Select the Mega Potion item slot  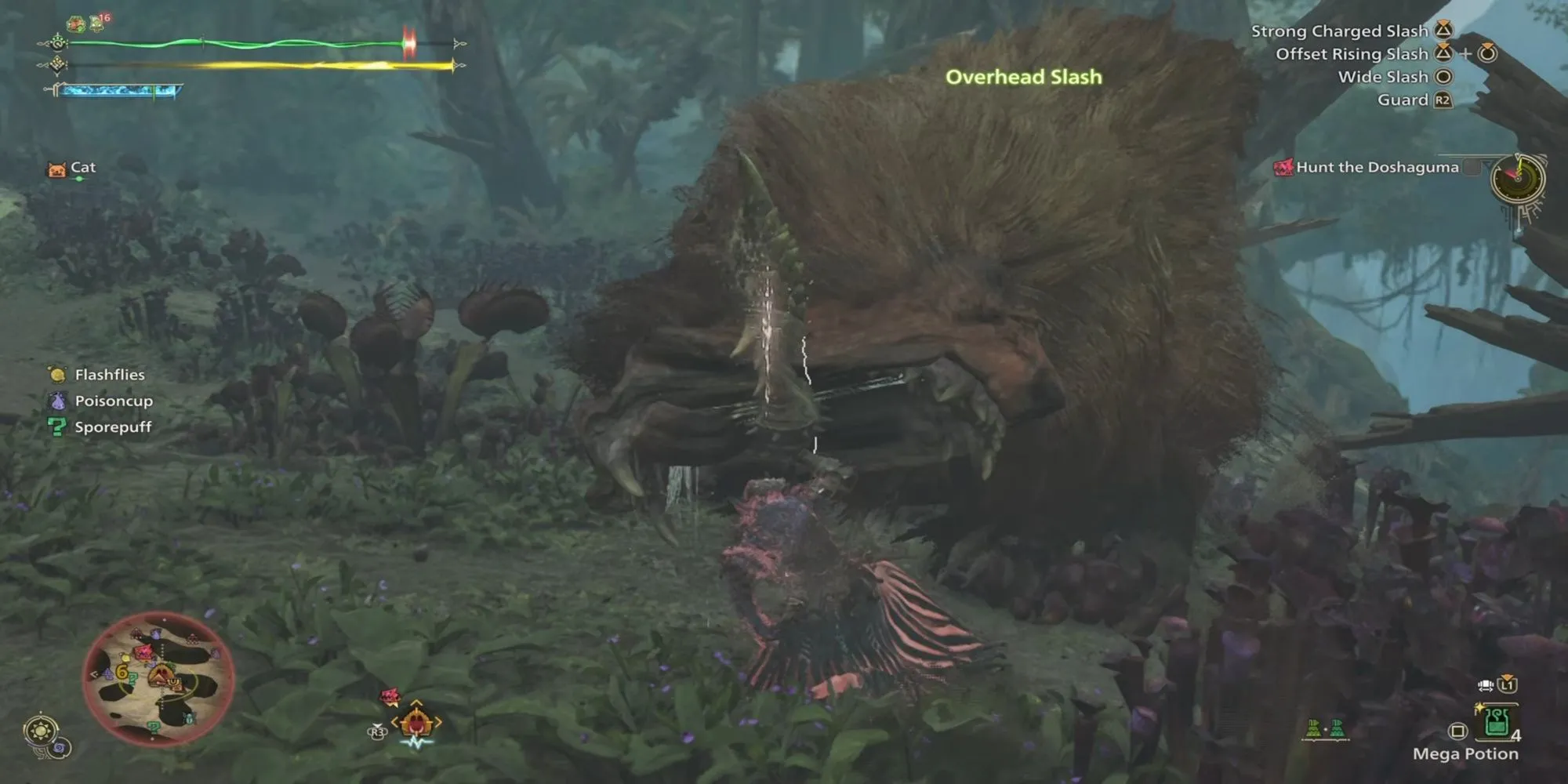[1497, 724]
